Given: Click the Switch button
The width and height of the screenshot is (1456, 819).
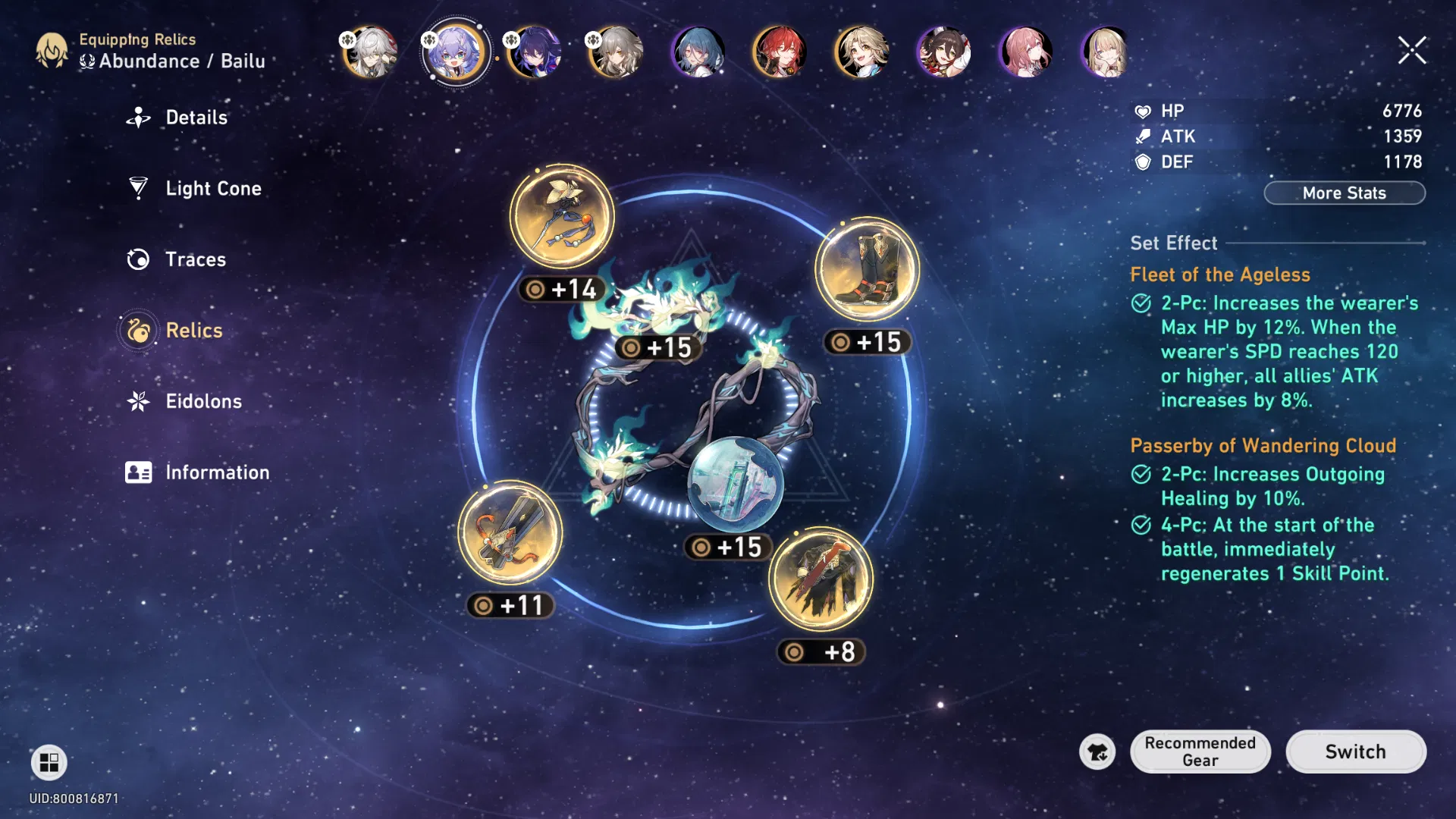Looking at the screenshot, I should coord(1355,752).
